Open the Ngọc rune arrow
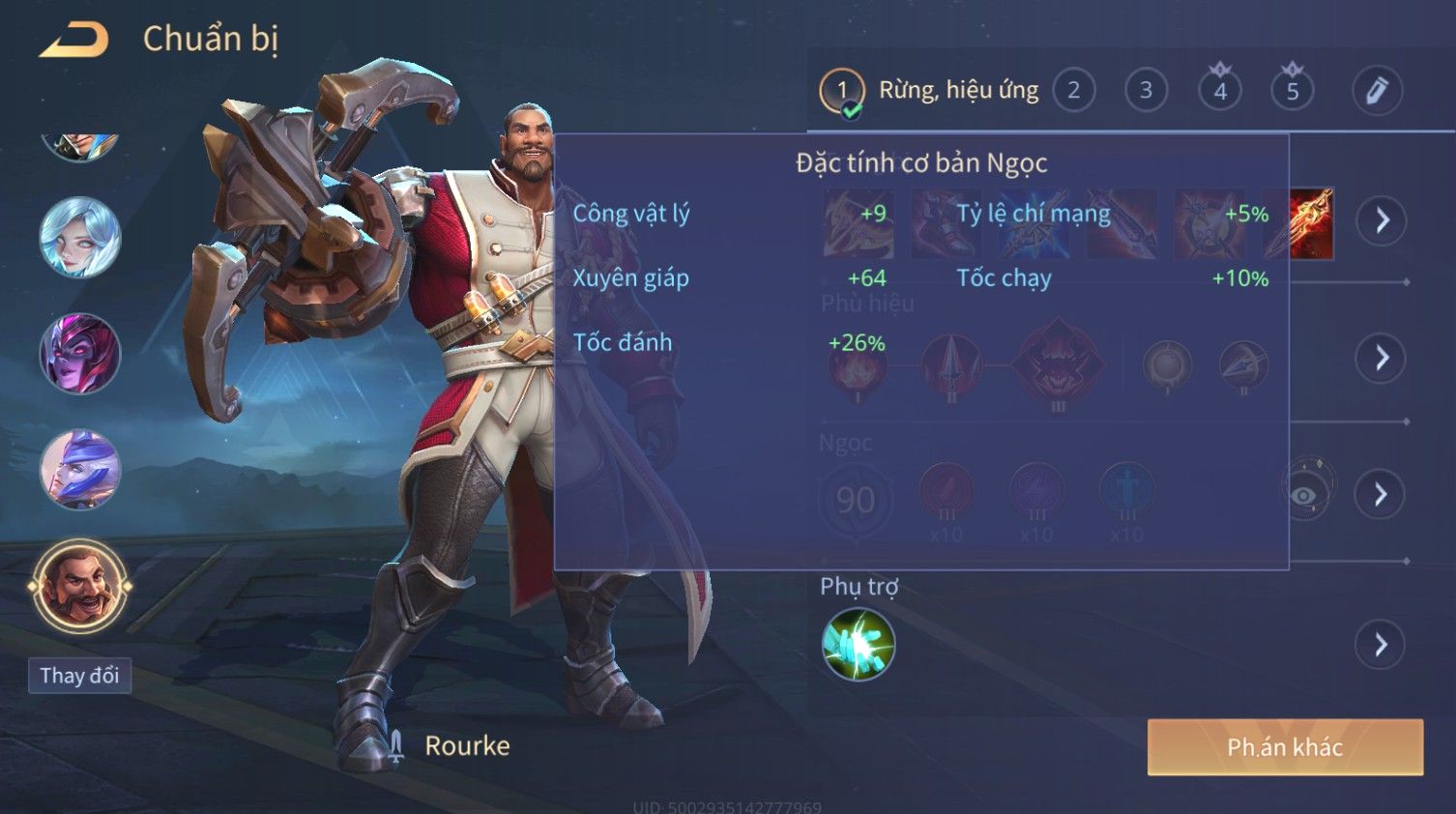 (x=1382, y=495)
